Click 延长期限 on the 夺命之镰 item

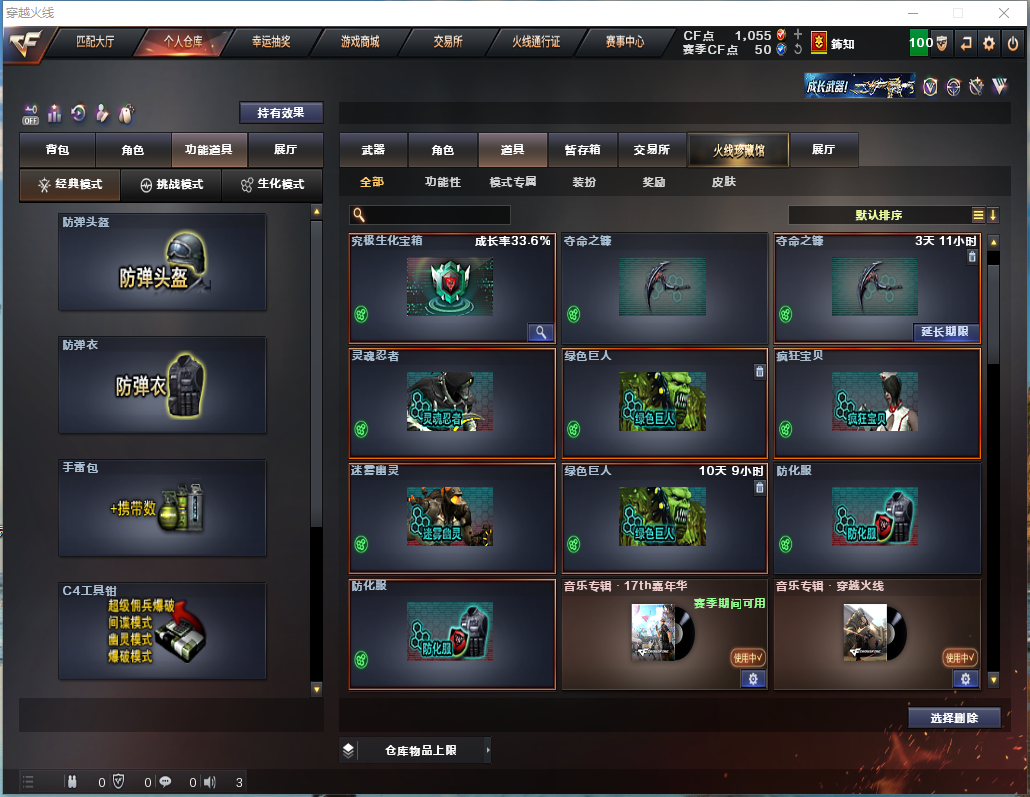(946, 332)
